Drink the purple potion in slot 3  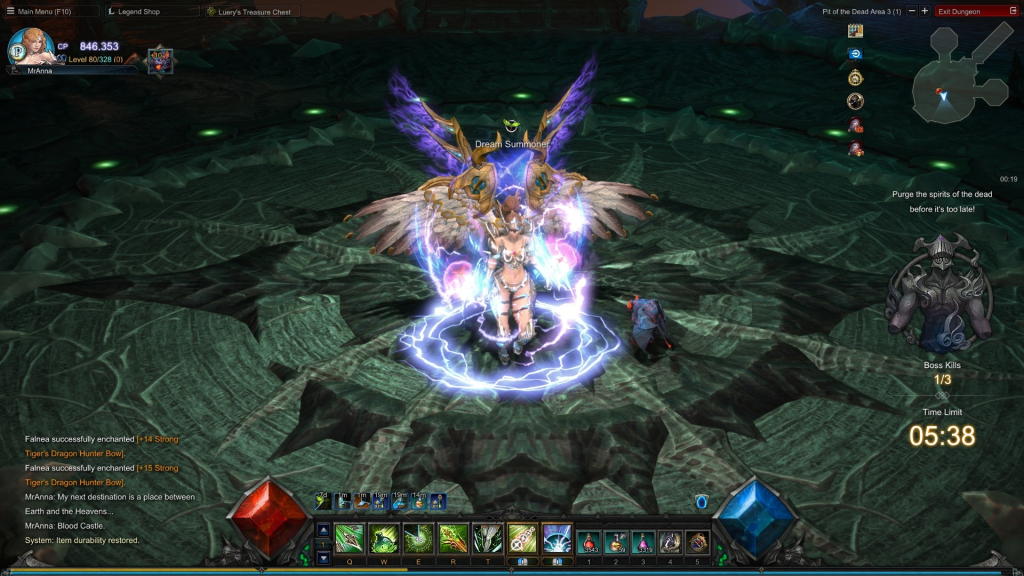click(x=644, y=541)
